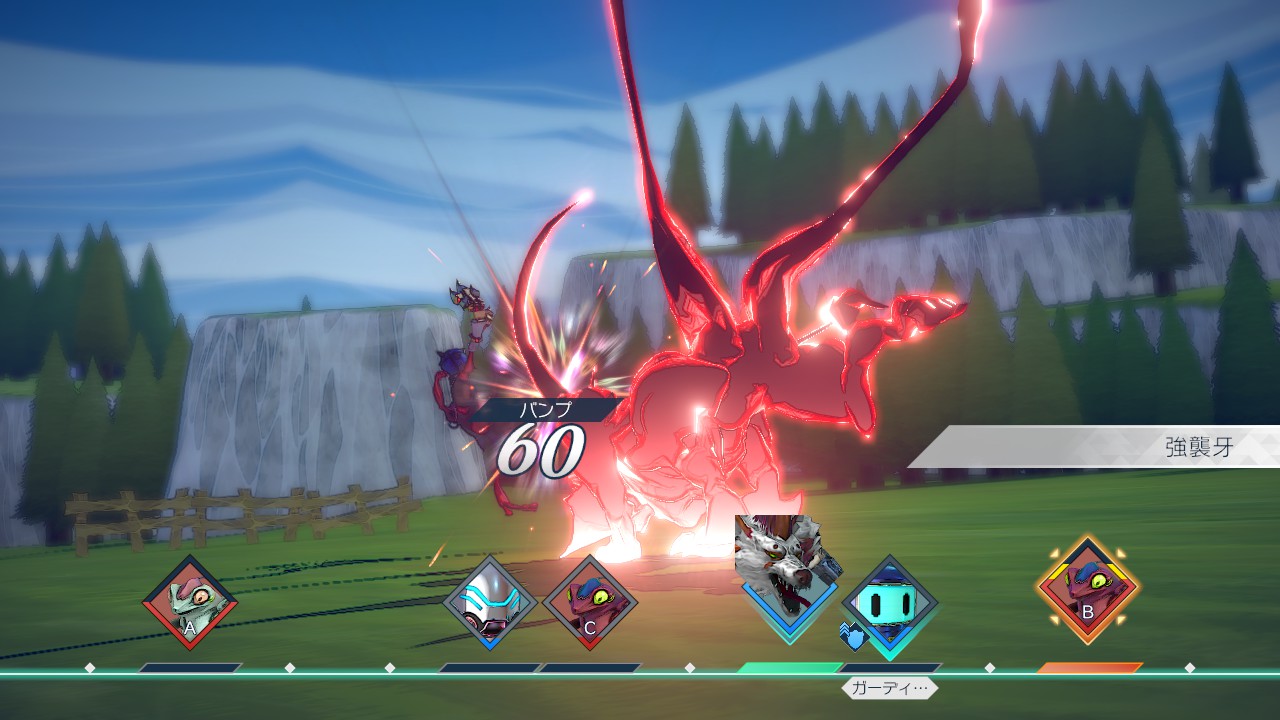Click the white-helmet character turn portrait
1280x720 pixels.
click(x=490, y=603)
